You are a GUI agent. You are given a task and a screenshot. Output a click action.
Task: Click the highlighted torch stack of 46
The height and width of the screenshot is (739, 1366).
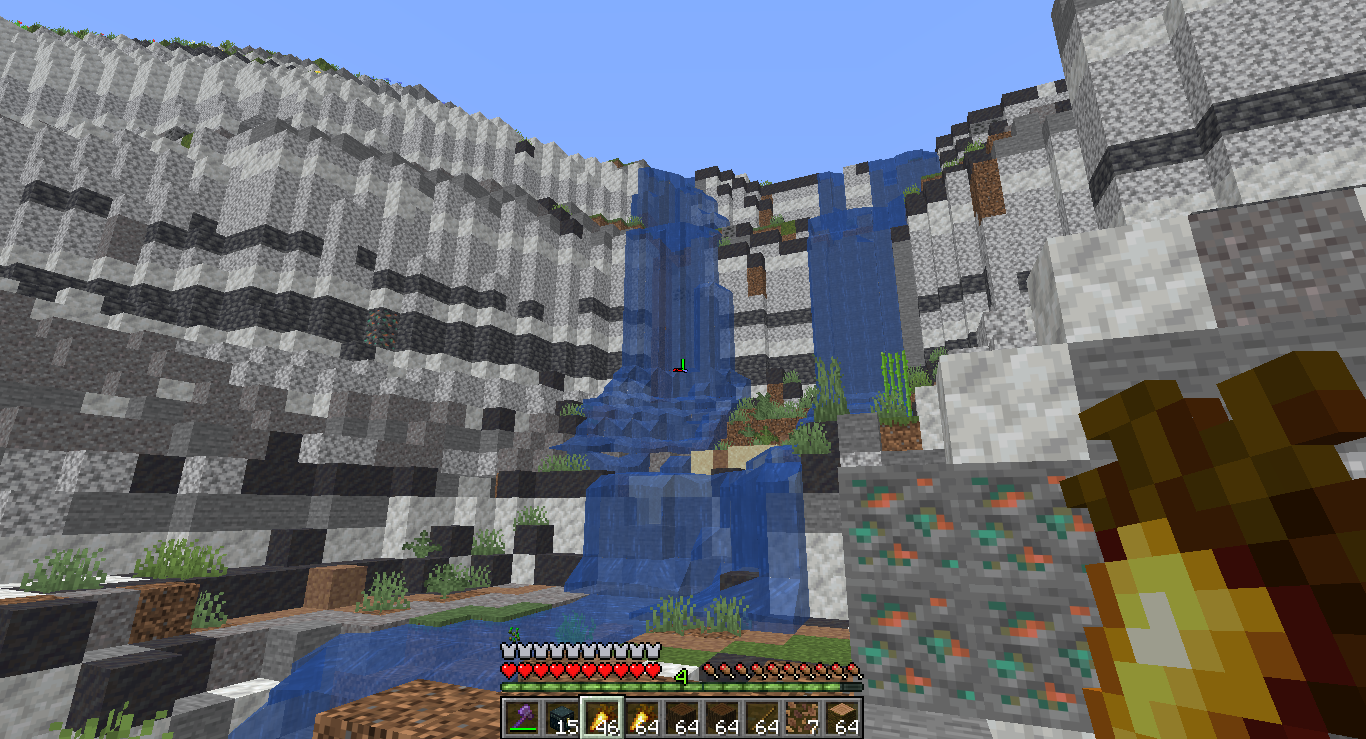click(602, 713)
